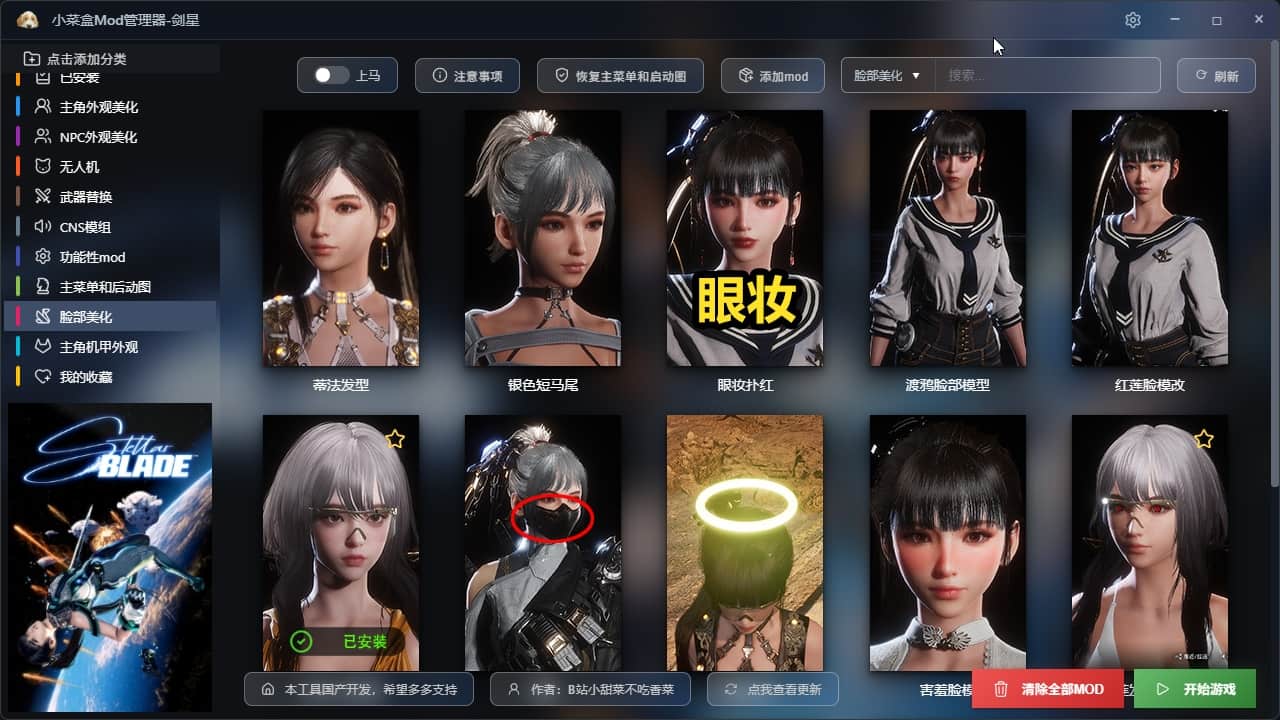Toggle the 上马 switch

pyautogui.click(x=331, y=76)
